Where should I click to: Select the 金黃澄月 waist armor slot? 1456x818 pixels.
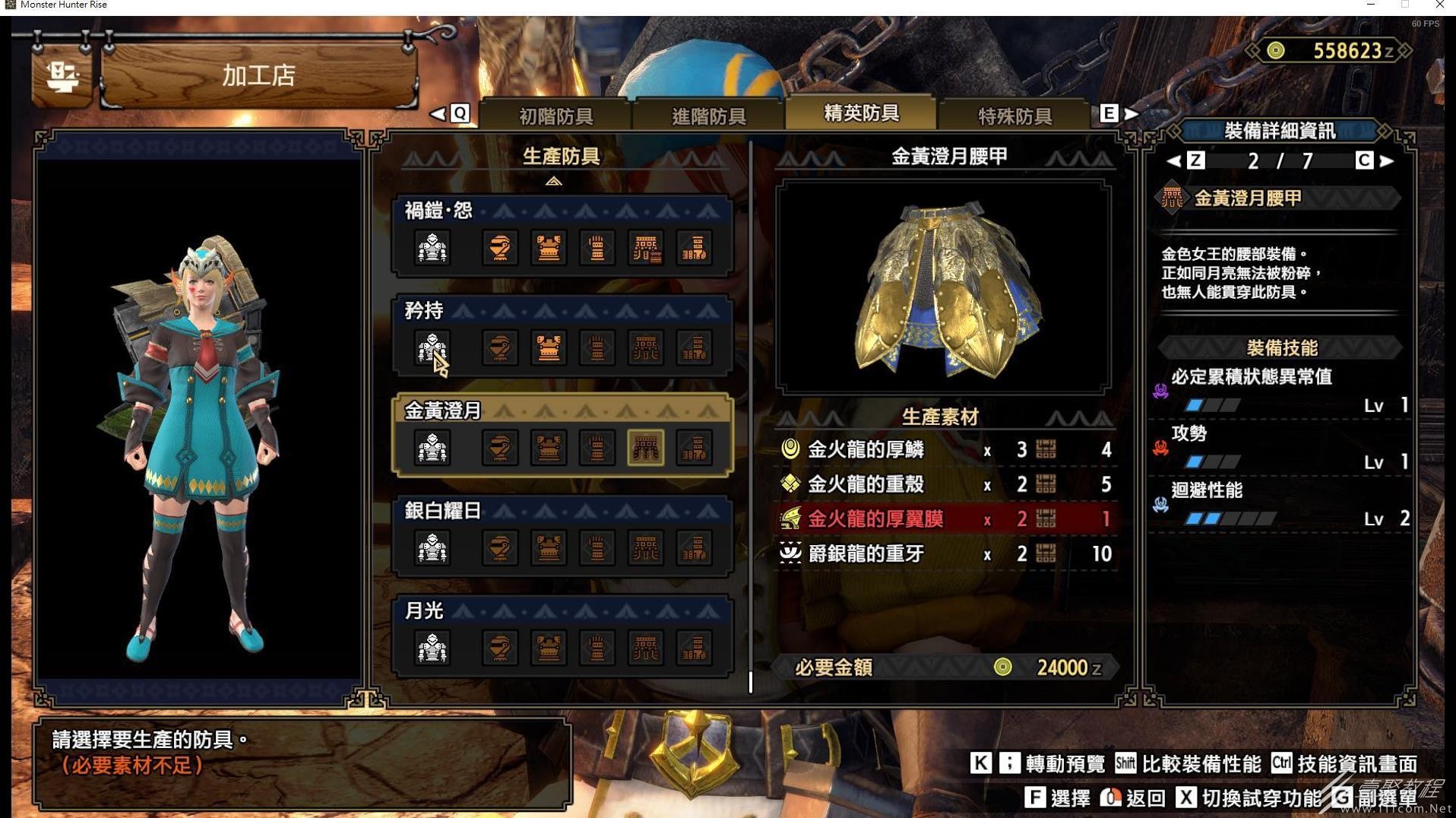click(x=645, y=448)
